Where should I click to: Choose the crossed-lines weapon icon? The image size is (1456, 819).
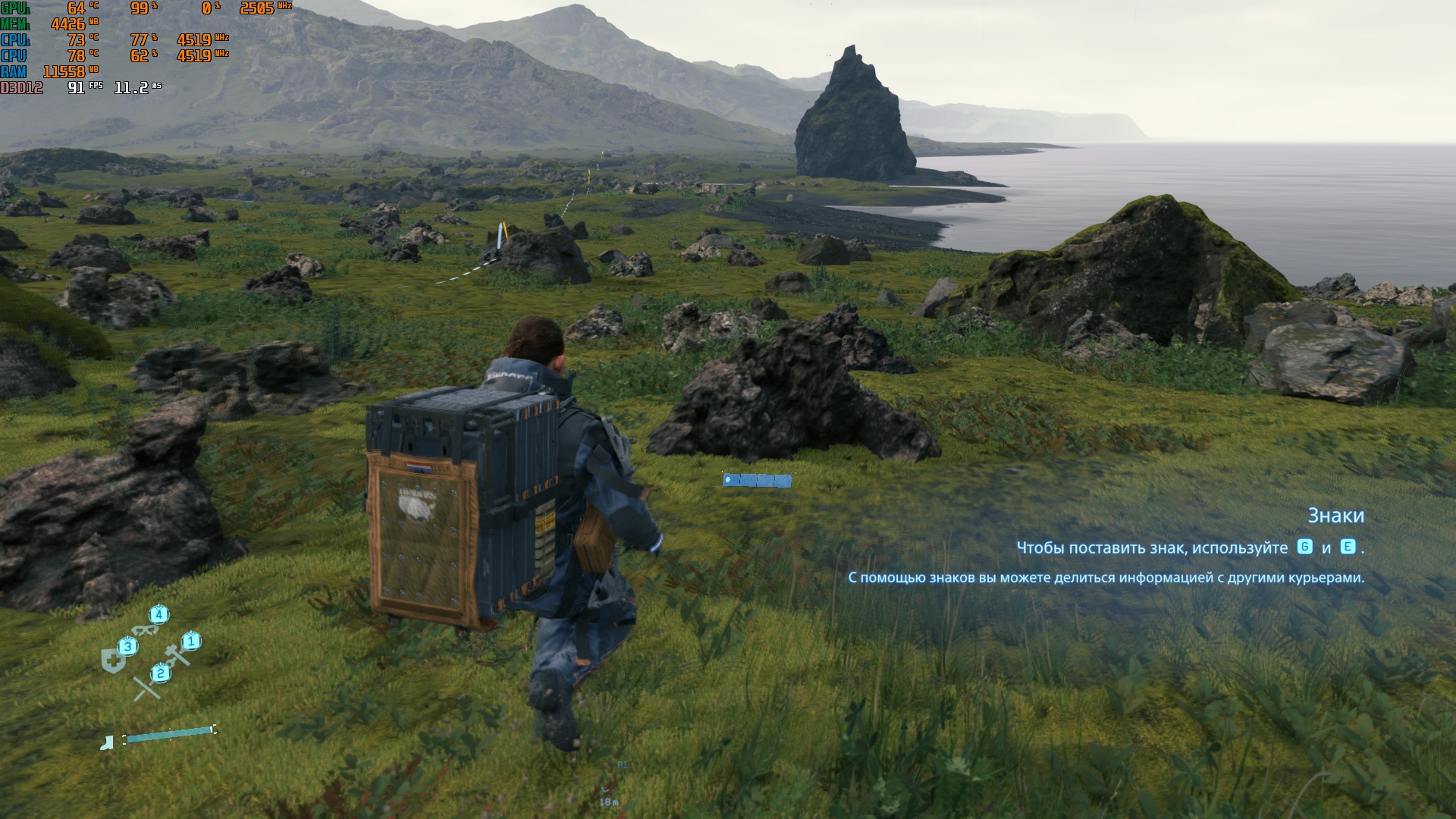146,687
